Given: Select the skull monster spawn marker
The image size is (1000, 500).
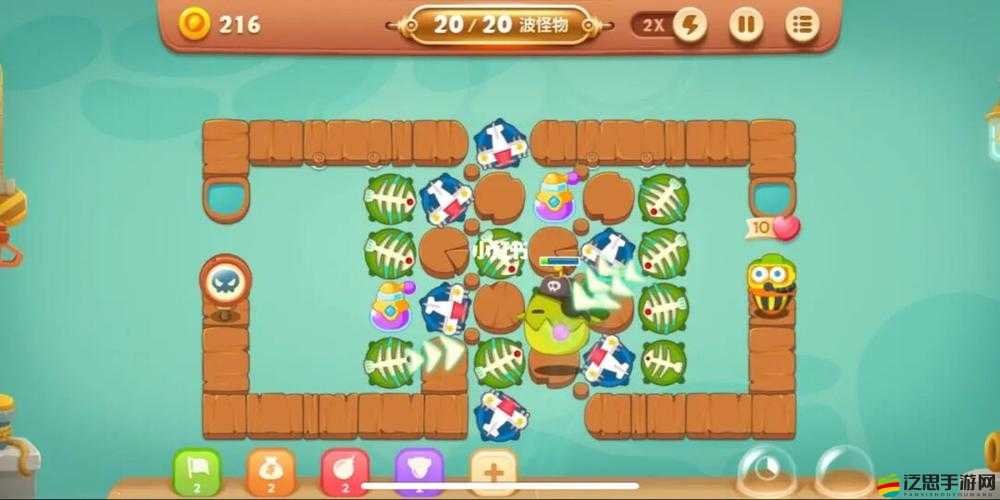Looking at the screenshot, I should click(225, 285).
